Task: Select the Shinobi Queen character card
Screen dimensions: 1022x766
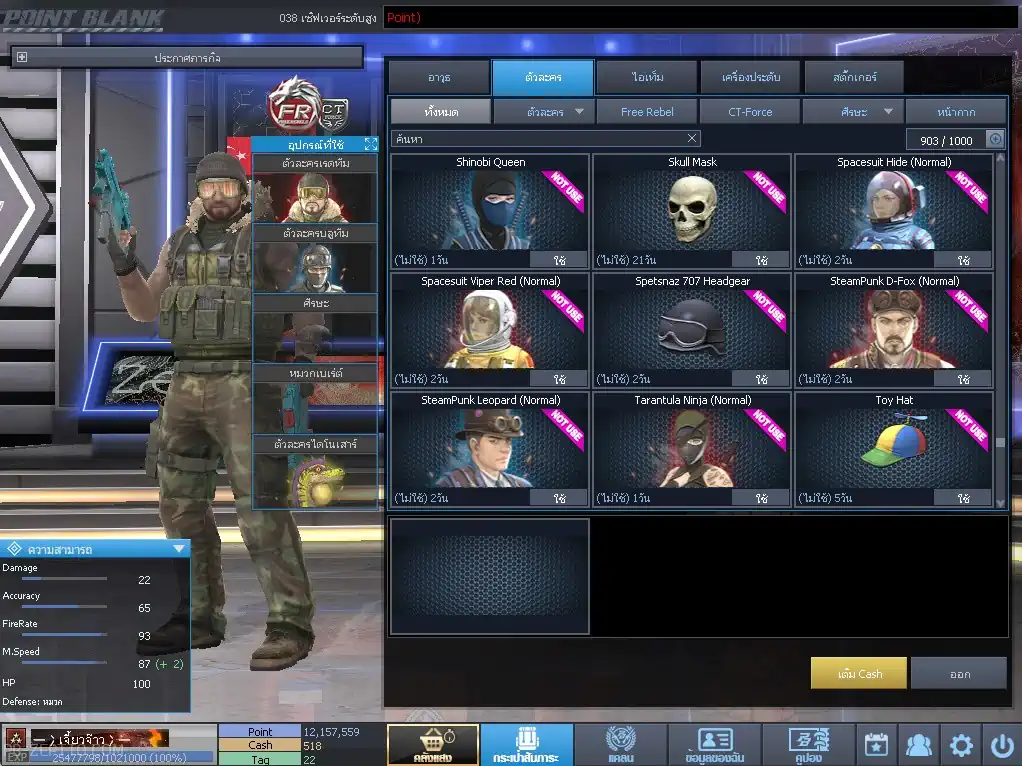Action: pos(490,210)
